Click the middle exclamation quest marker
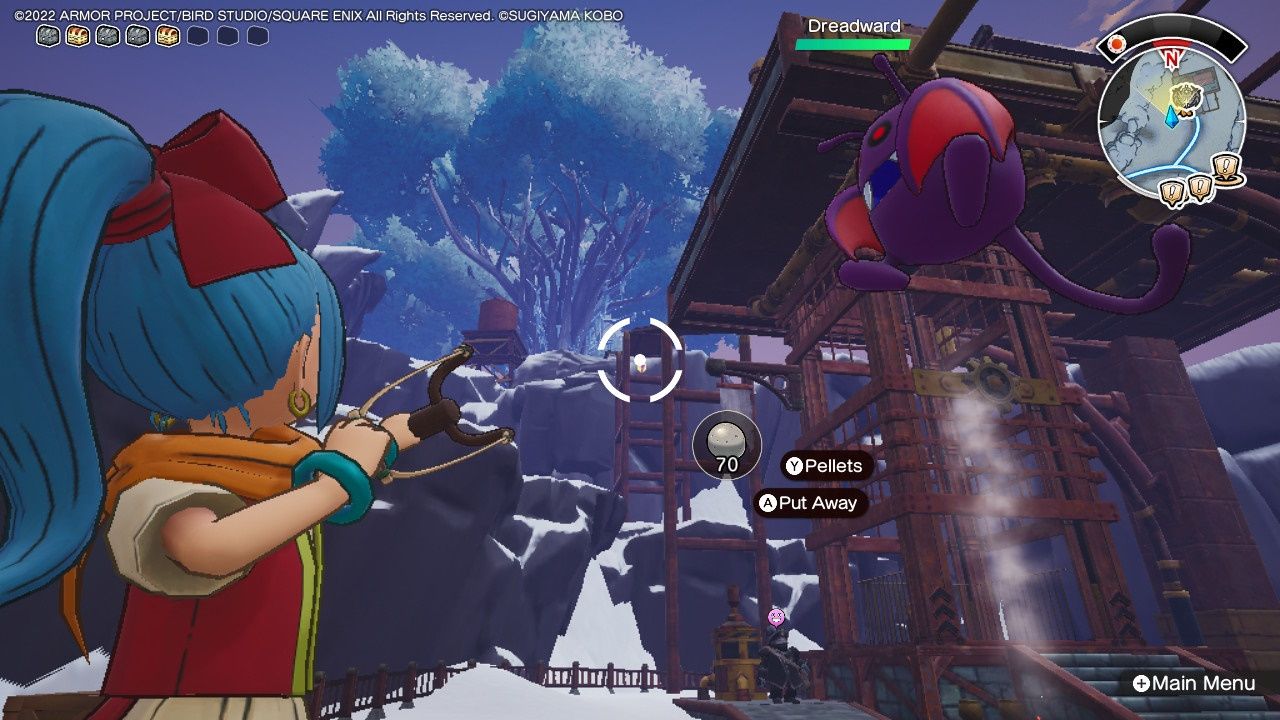1280x720 pixels. [x=1198, y=185]
